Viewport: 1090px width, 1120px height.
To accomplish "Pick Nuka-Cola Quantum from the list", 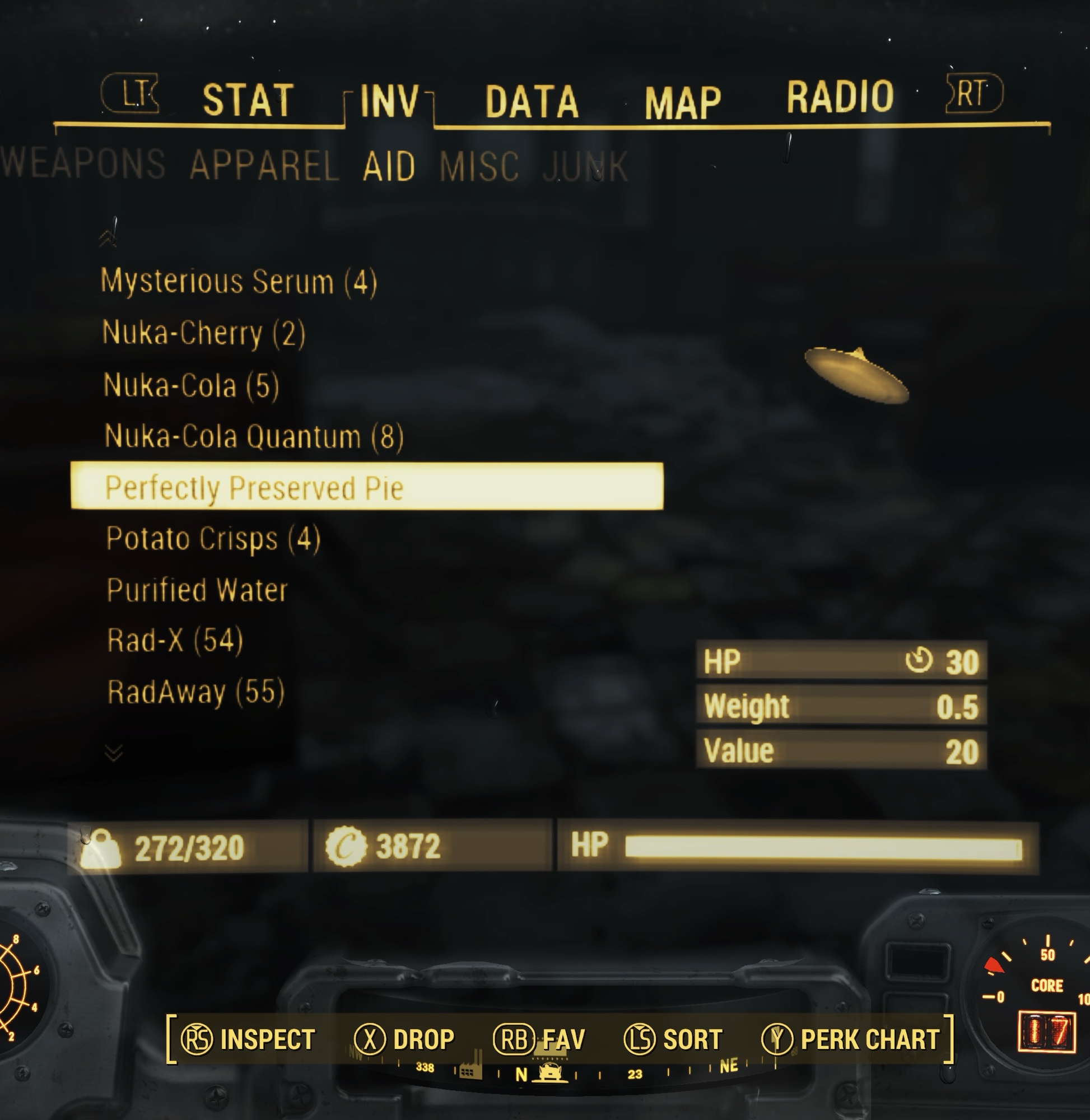I will (x=254, y=436).
